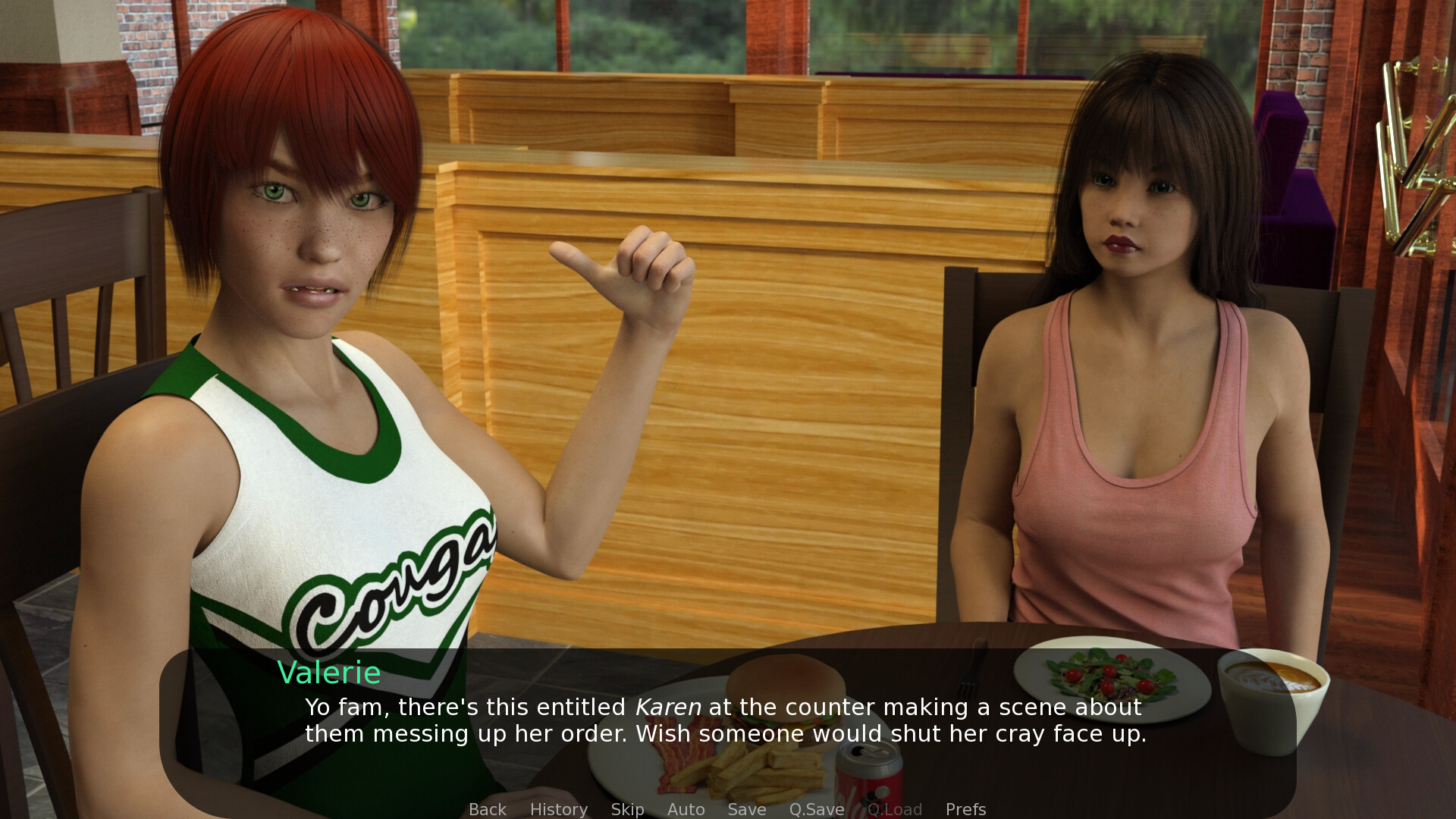This screenshot has width=1456, height=819.
Task: Toggle Auto-advance dialogue mode
Action: pos(686,809)
